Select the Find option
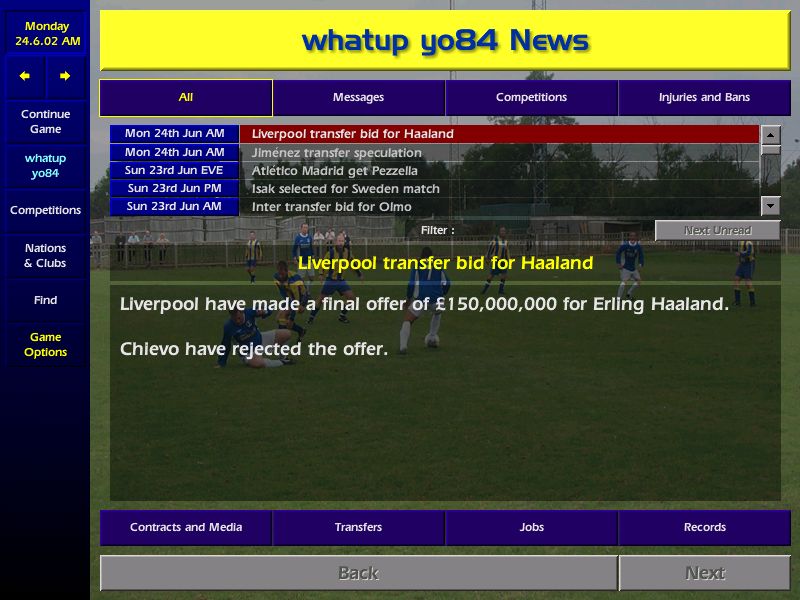This screenshot has width=800, height=600. pyautogui.click(x=45, y=300)
